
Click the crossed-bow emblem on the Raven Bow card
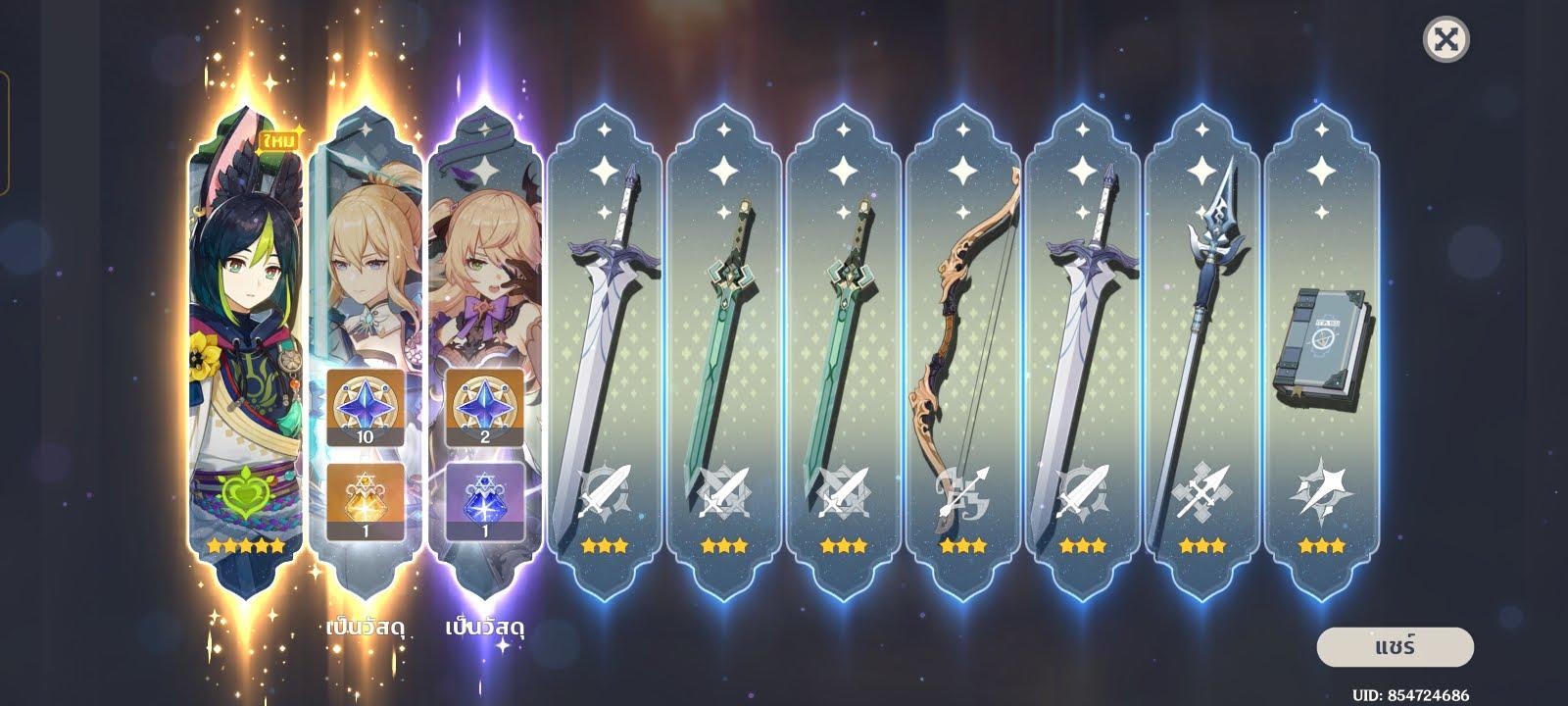click(x=963, y=494)
